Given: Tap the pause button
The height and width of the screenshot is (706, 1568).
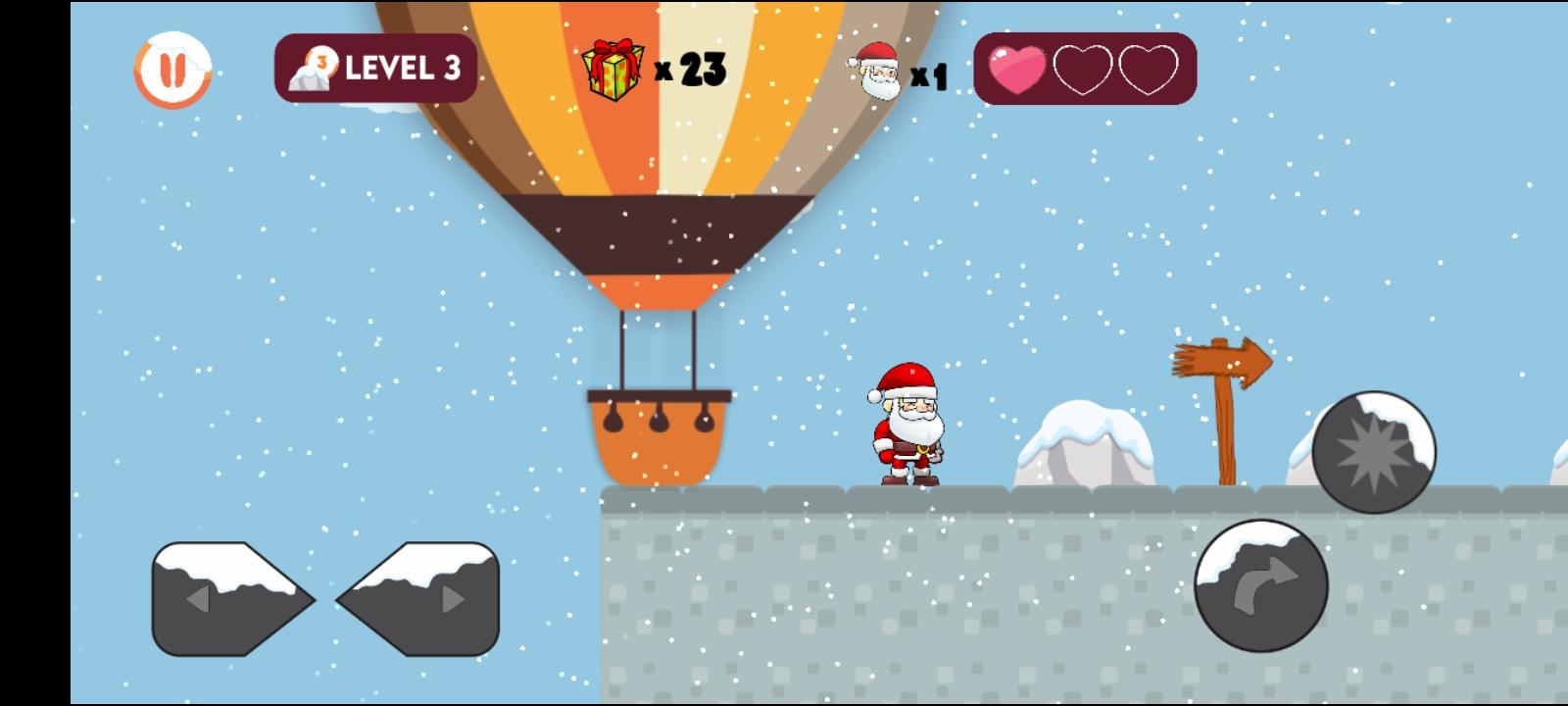Looking at the screenshot, I should (x=172, y=69).
